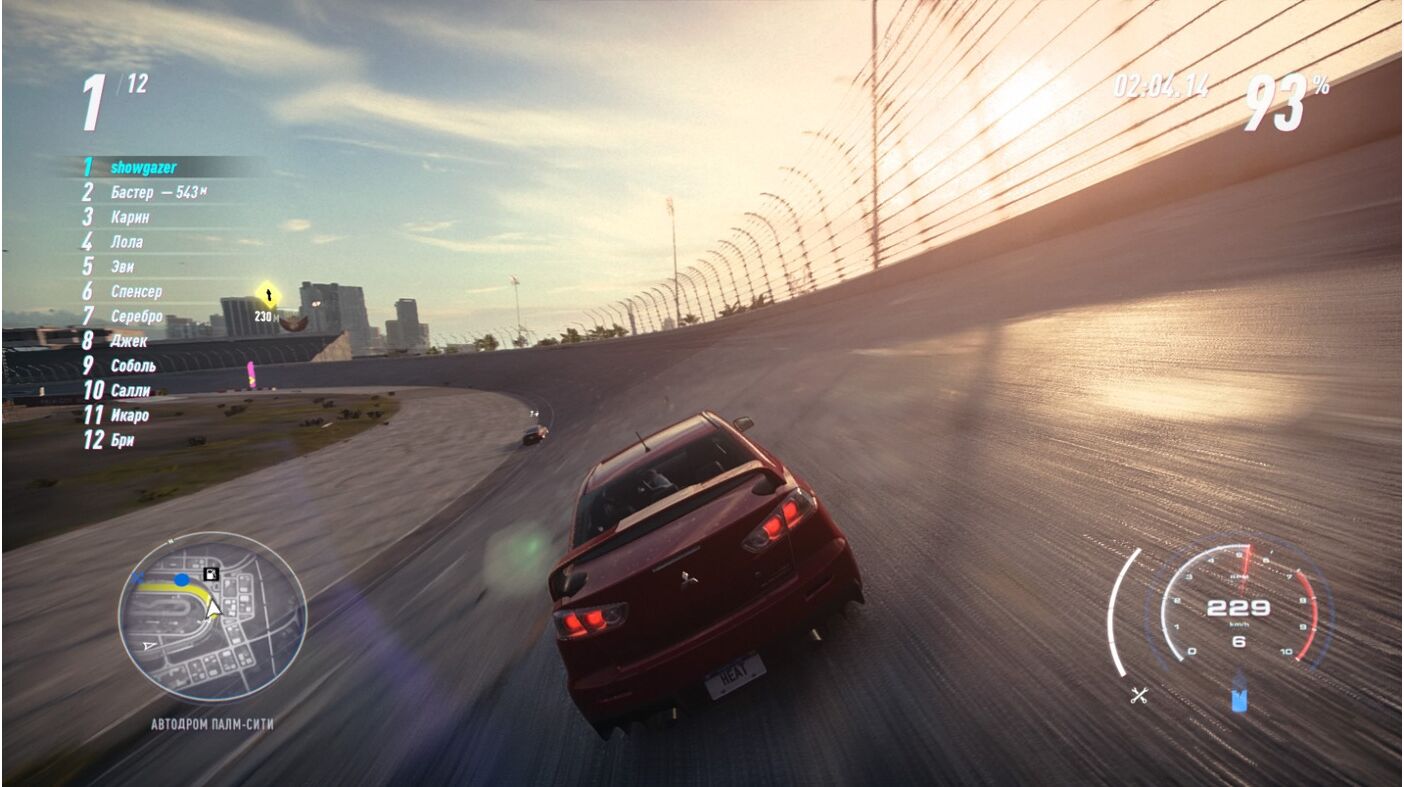Click the Автодром Палм-Сити location label

coord(212,724)
